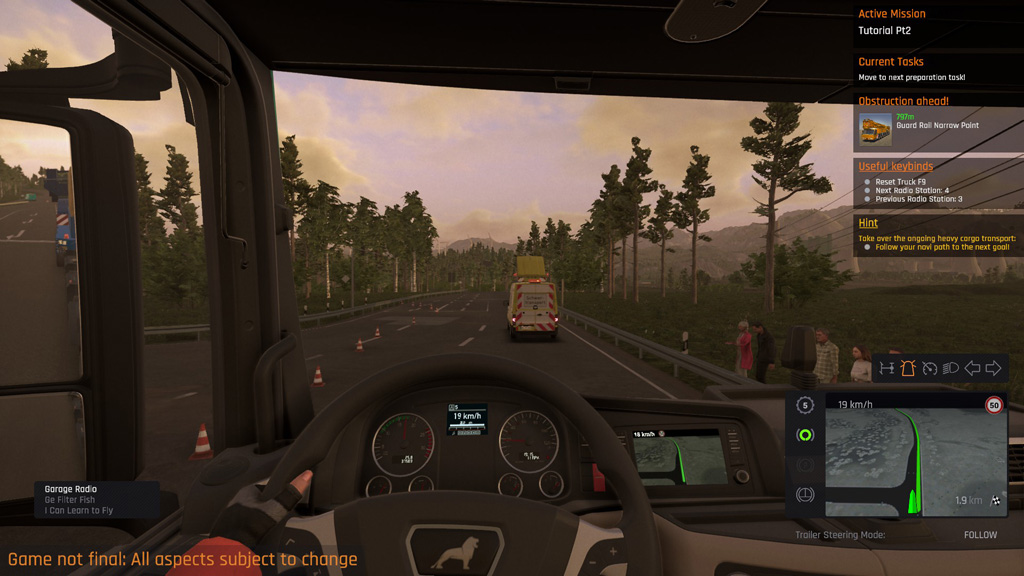Activate the right turn signal arrow
This screenshot has height=576, width=1024.
(x=993, y=368)
